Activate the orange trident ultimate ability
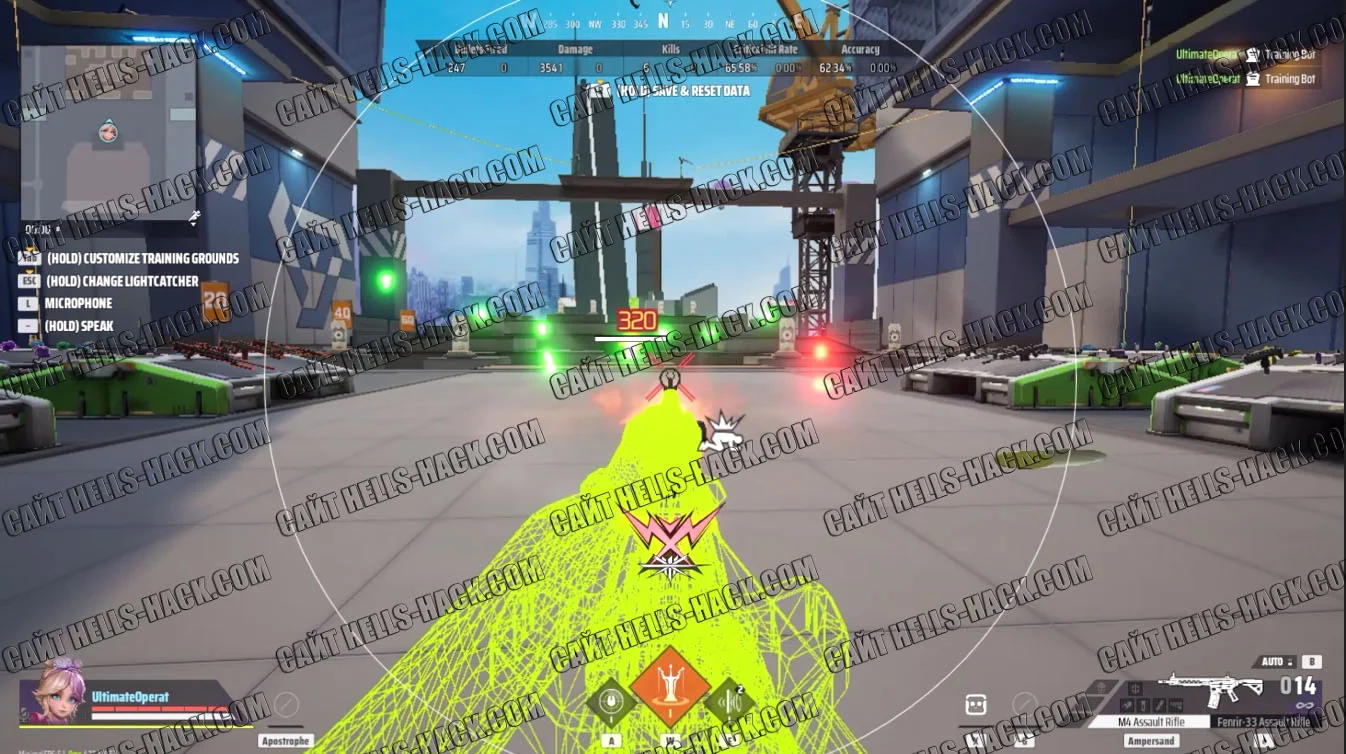 (671, 687)
